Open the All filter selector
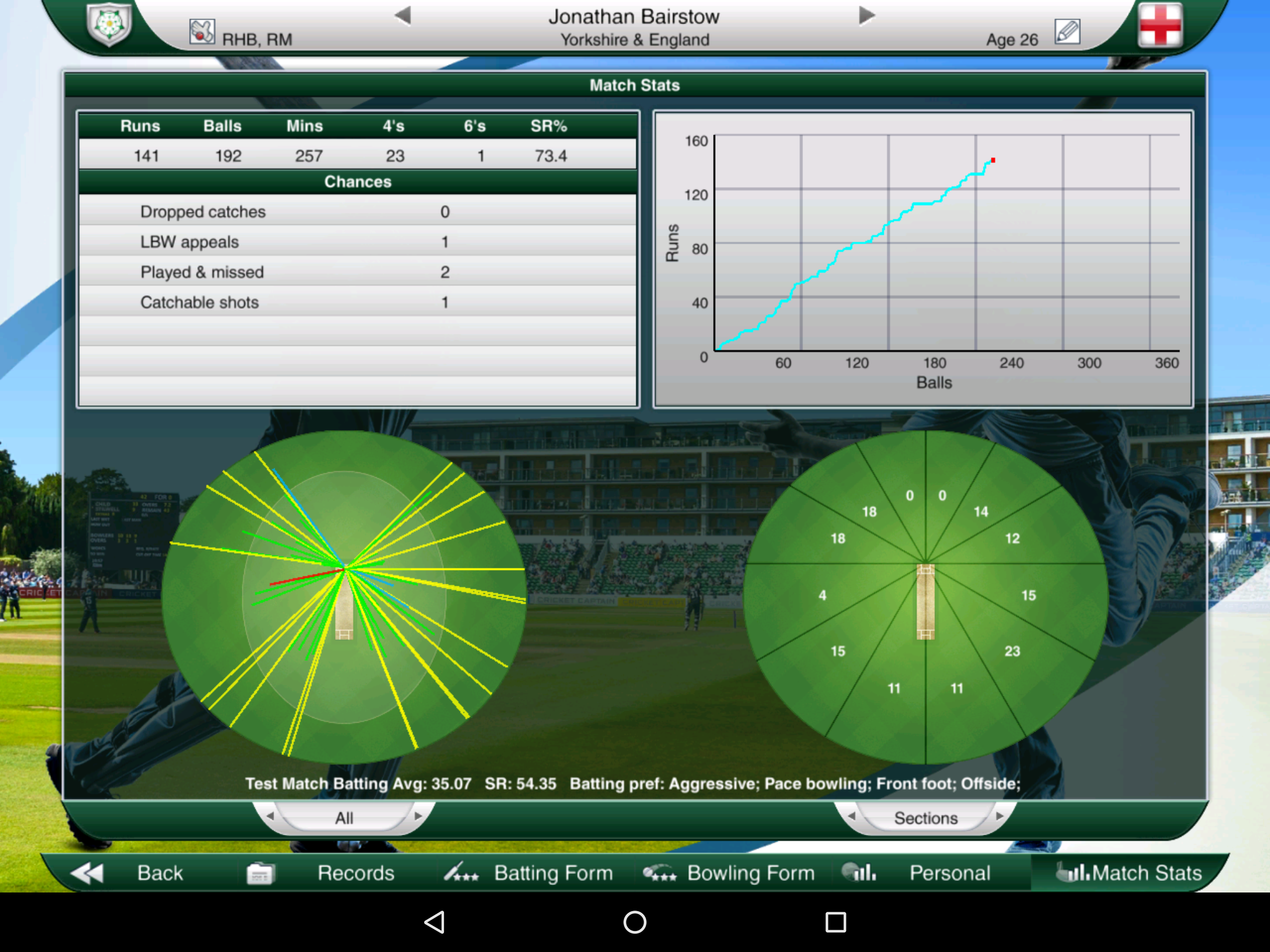The image size is (1270, 952). (345, 818)
